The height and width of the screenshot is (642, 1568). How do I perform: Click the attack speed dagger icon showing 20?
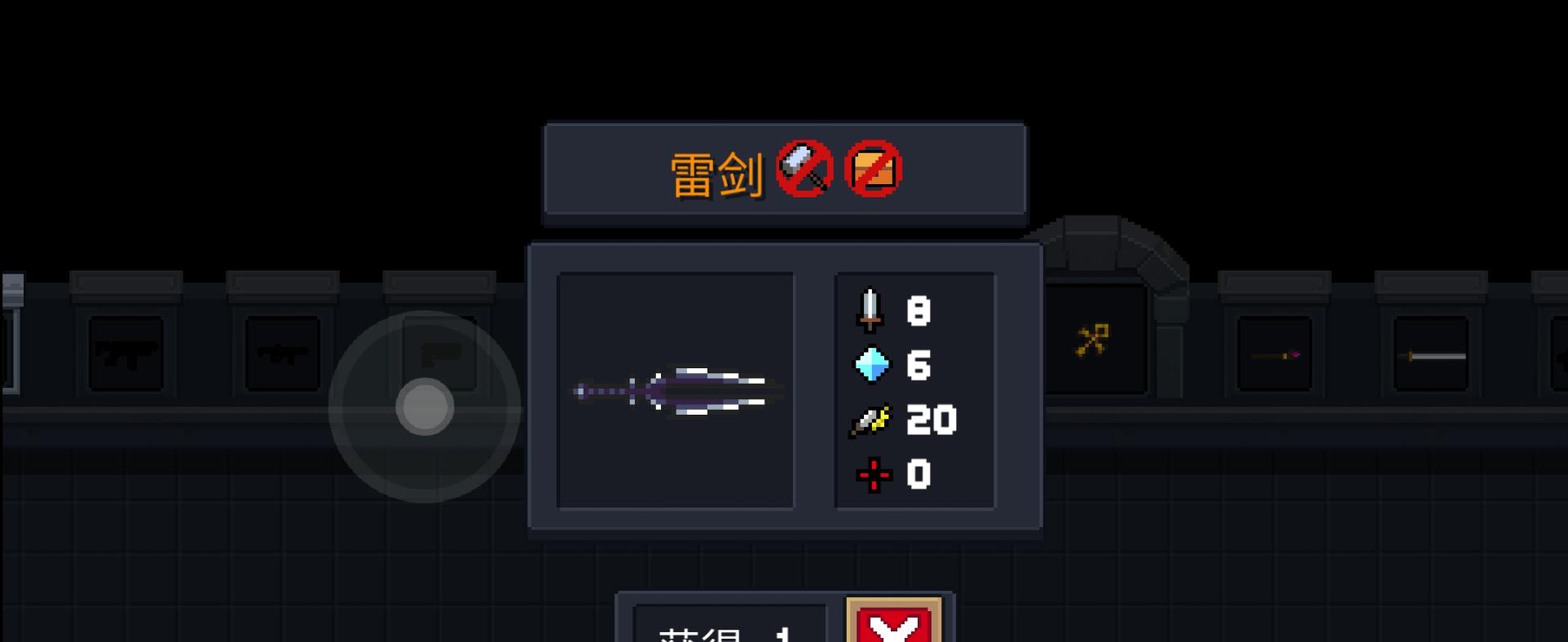click(x=869, y=421)
